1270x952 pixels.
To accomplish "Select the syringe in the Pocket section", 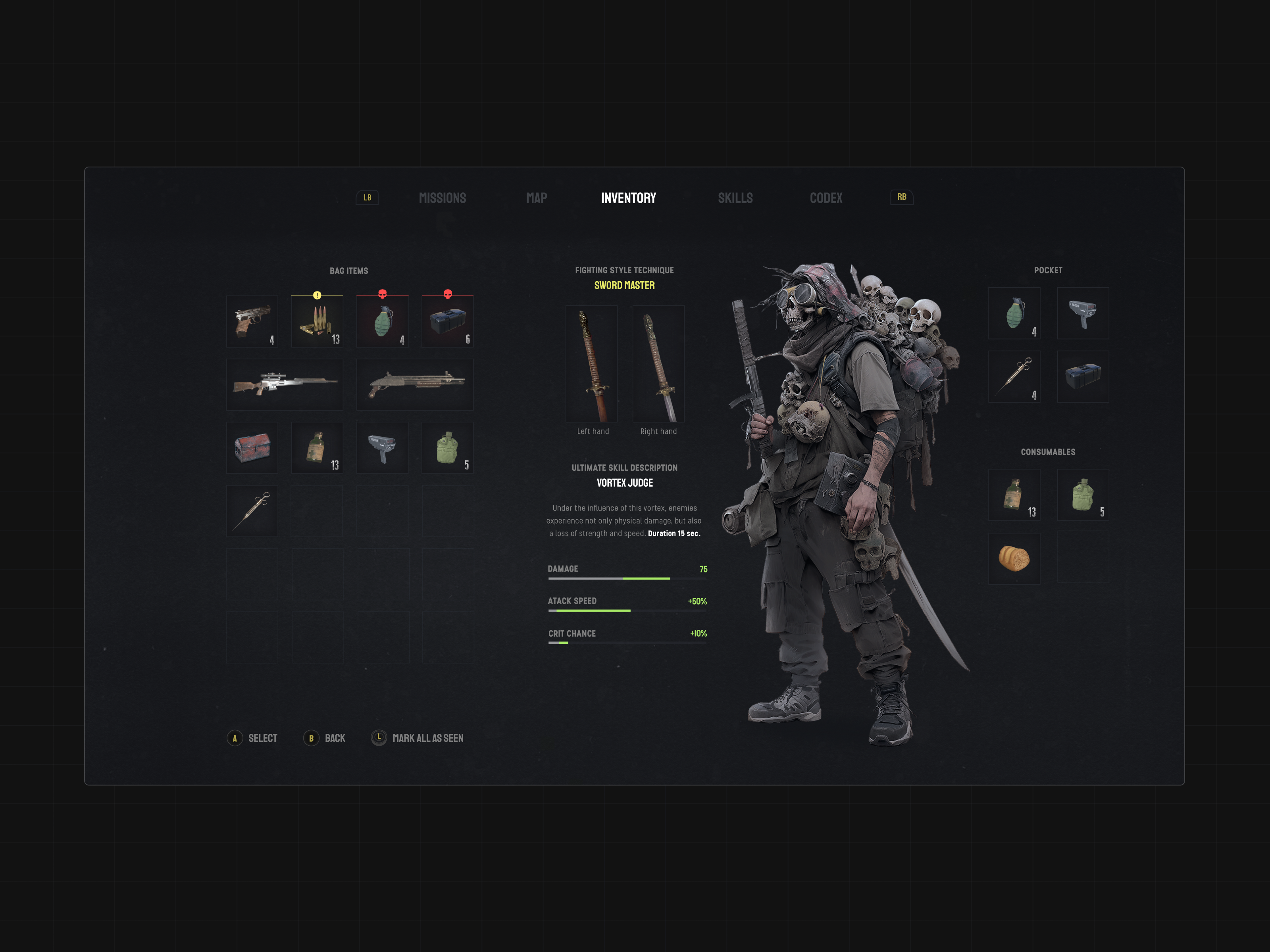I will point(1014,376).
